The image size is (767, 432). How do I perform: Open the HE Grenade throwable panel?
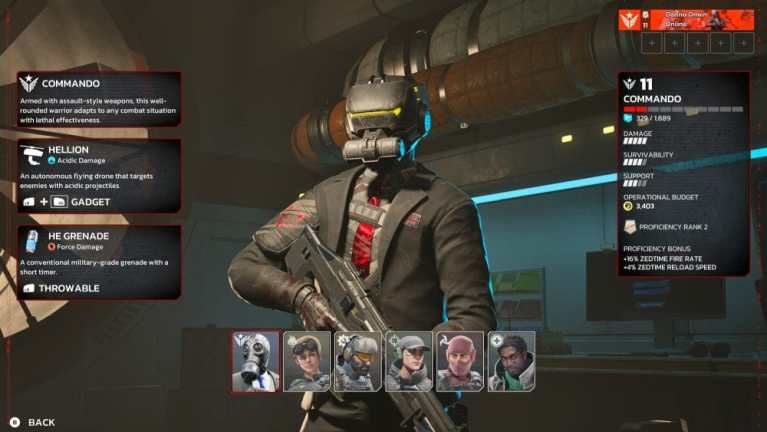point(99,262)
